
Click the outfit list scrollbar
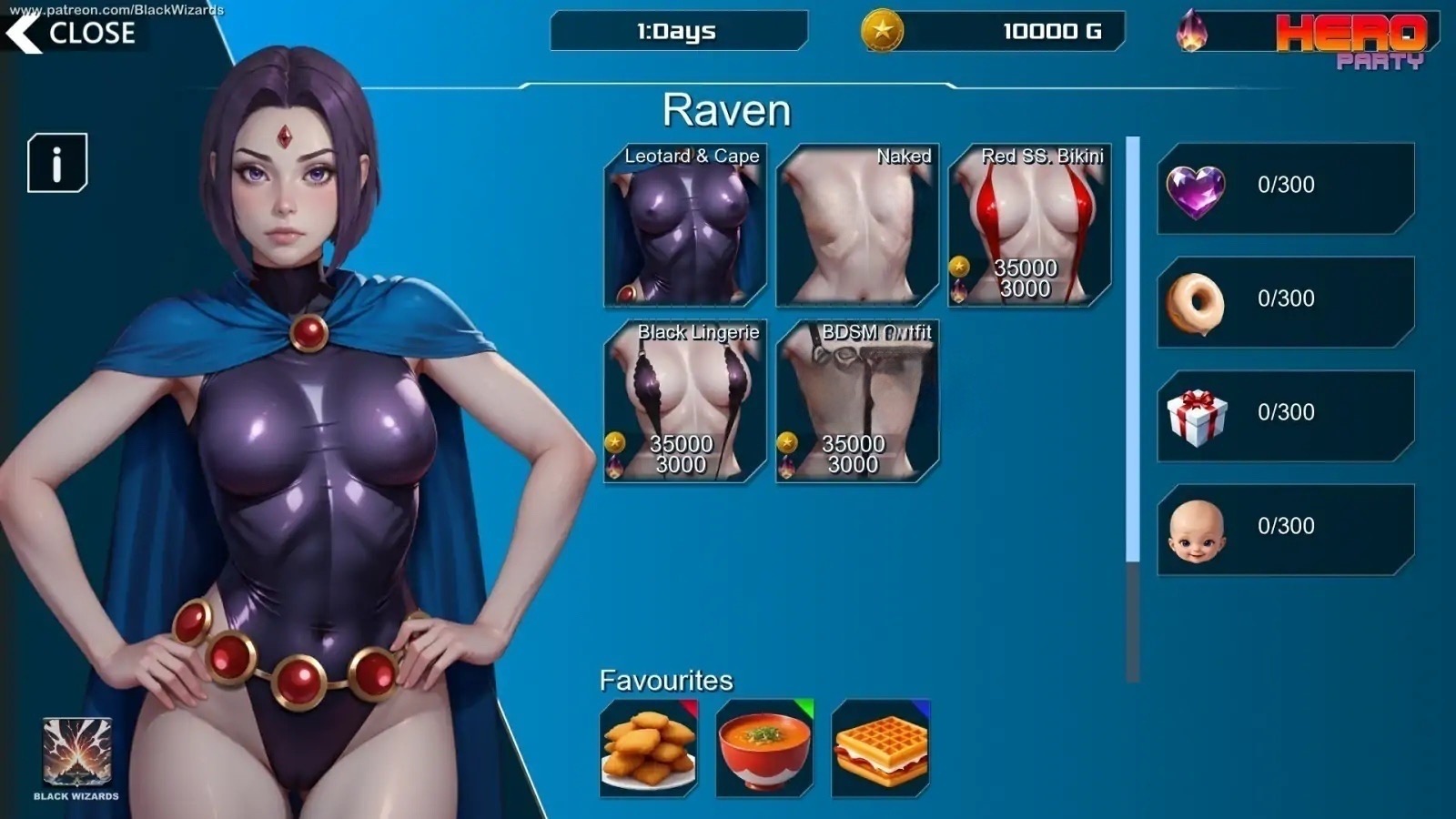1133,350
